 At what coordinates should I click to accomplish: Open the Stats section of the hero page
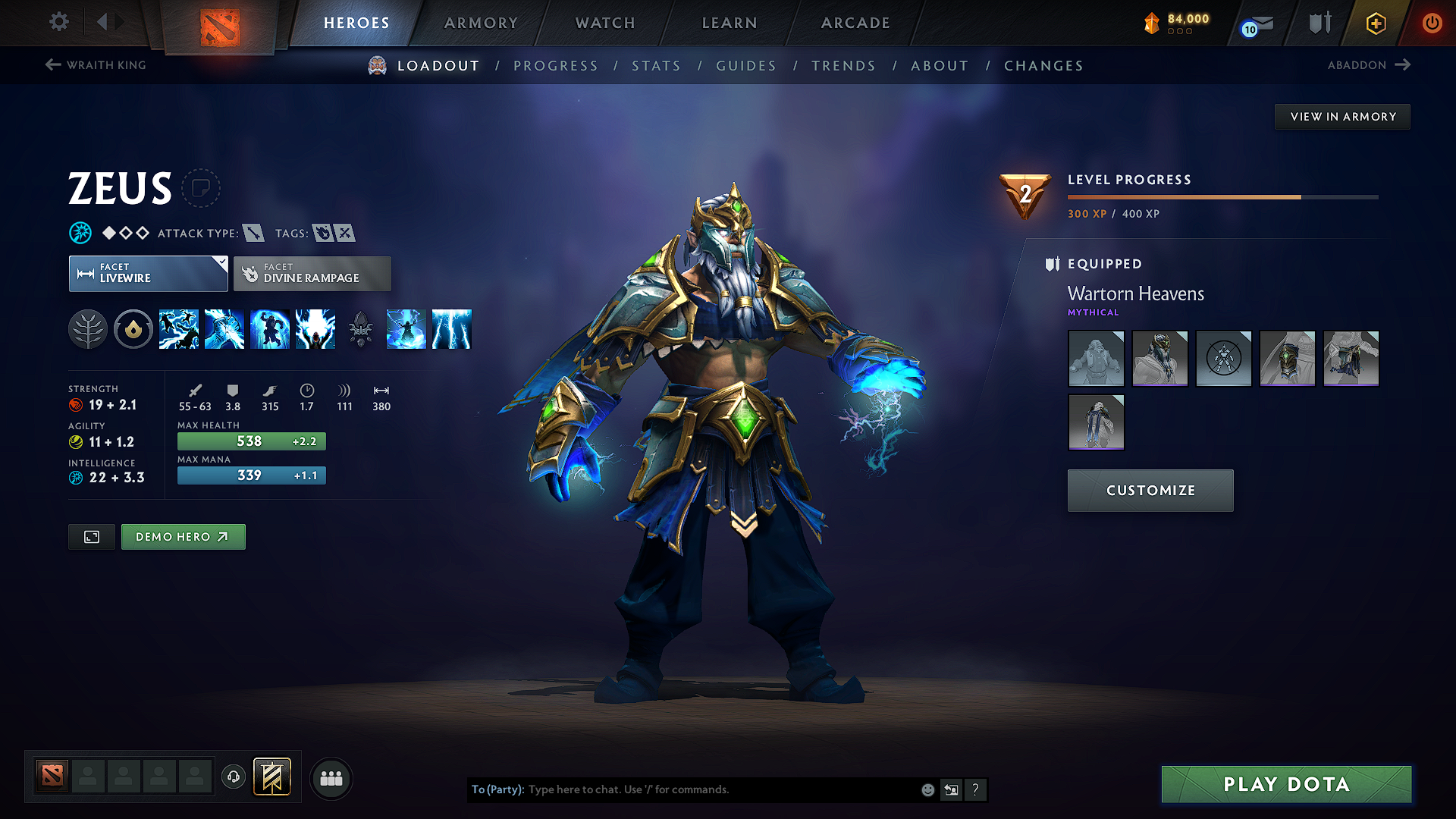(656, 66)
